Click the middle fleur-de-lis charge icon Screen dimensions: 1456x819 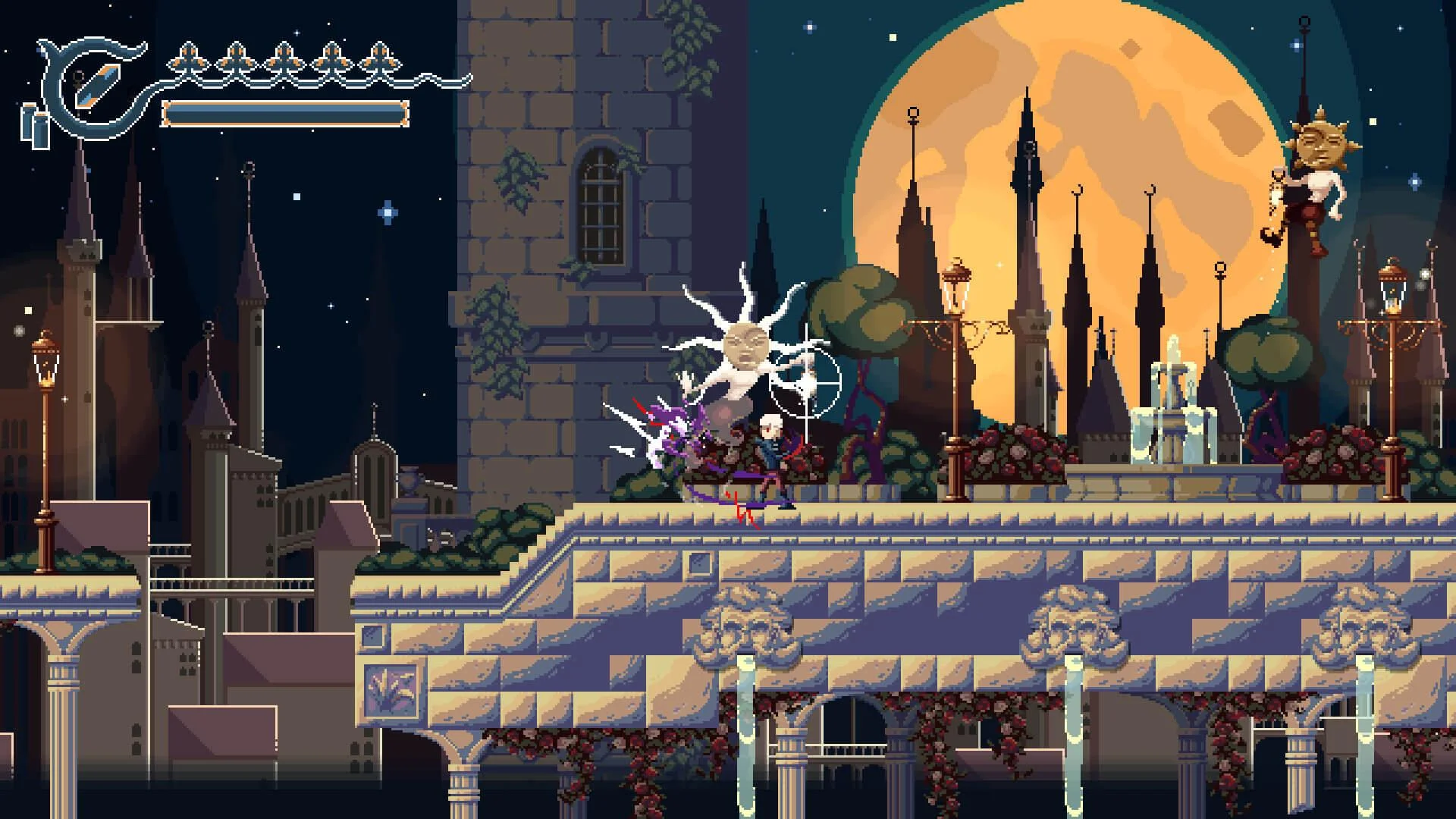pos(284,58)
